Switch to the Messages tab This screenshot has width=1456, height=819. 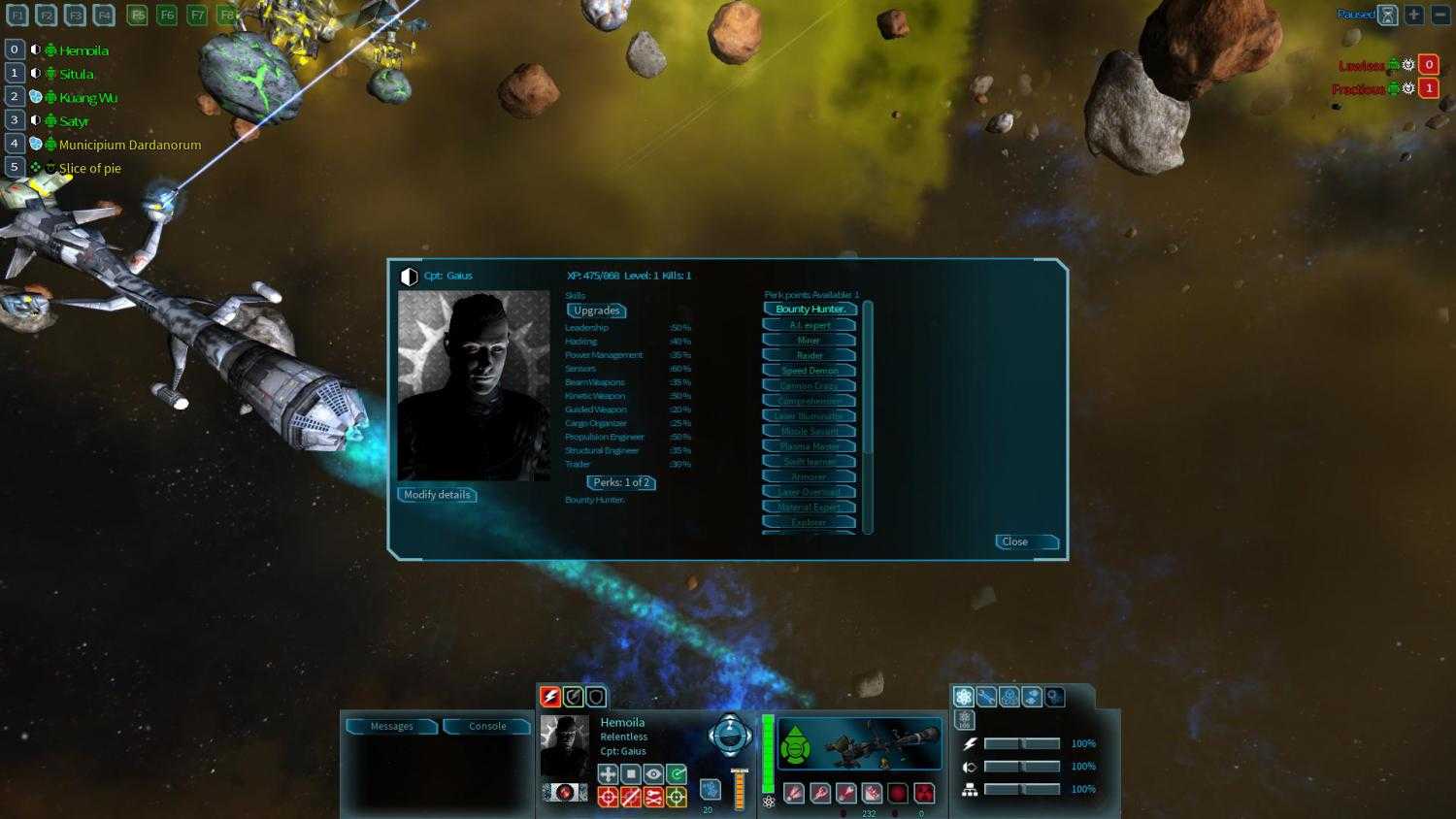tap(391, 726)
